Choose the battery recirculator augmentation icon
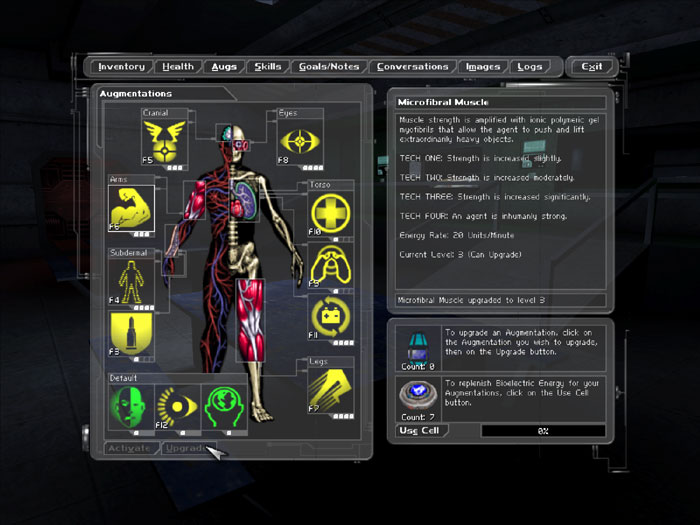The image size is (700, 525). point(332,316)
